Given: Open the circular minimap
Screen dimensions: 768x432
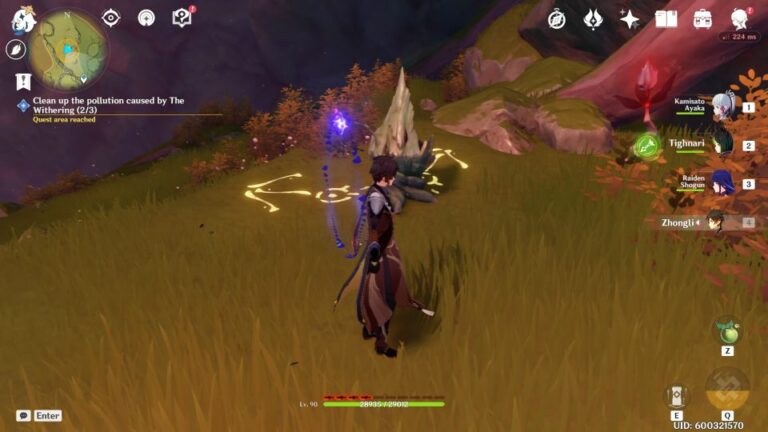Looking at the screenshot, I should coord(69,48).
